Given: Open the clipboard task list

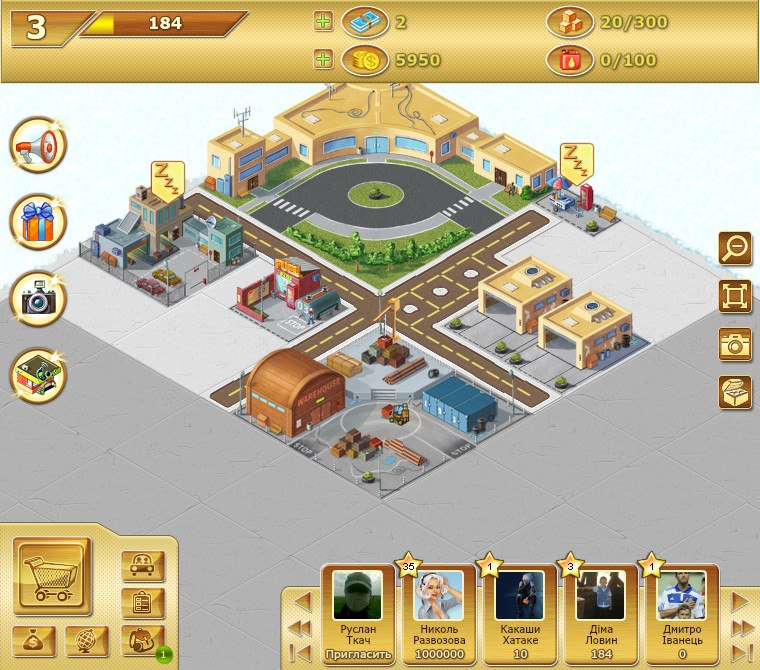Looking at the screenshot, I should [x=142, y=603].
